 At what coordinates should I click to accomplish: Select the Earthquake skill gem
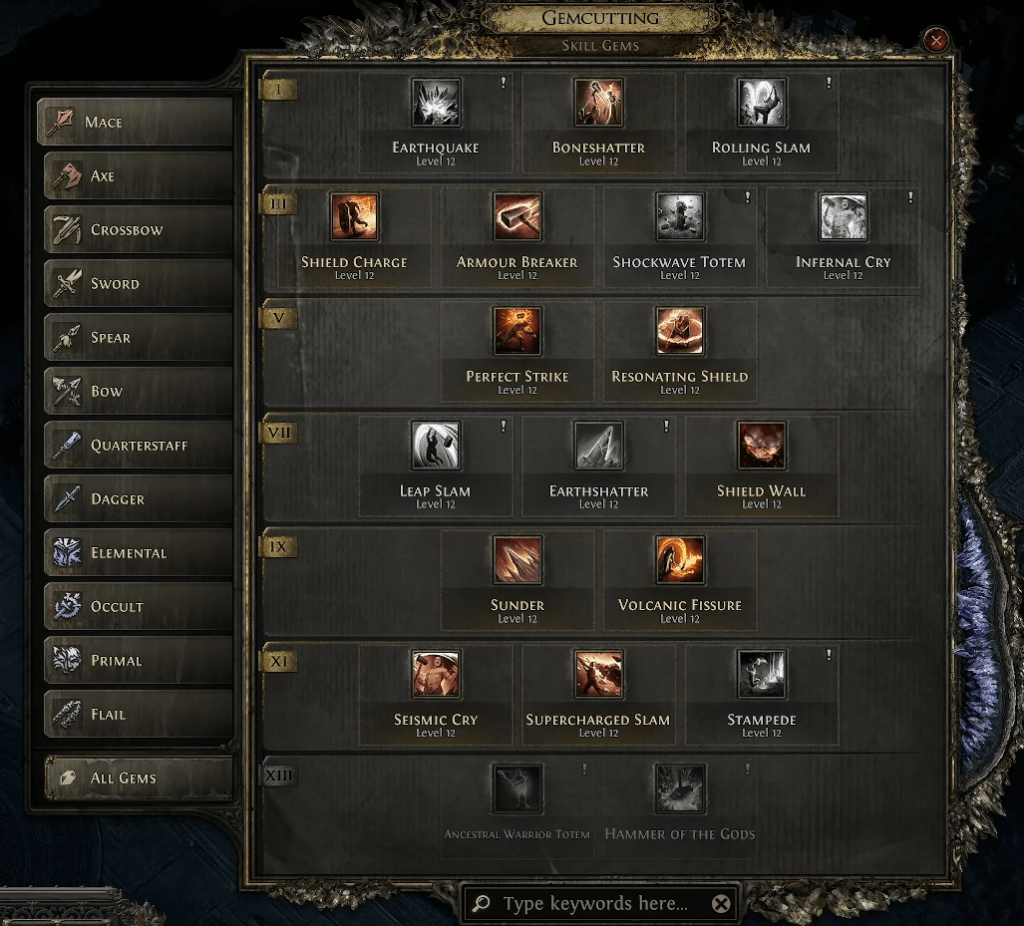coord(436,104)
